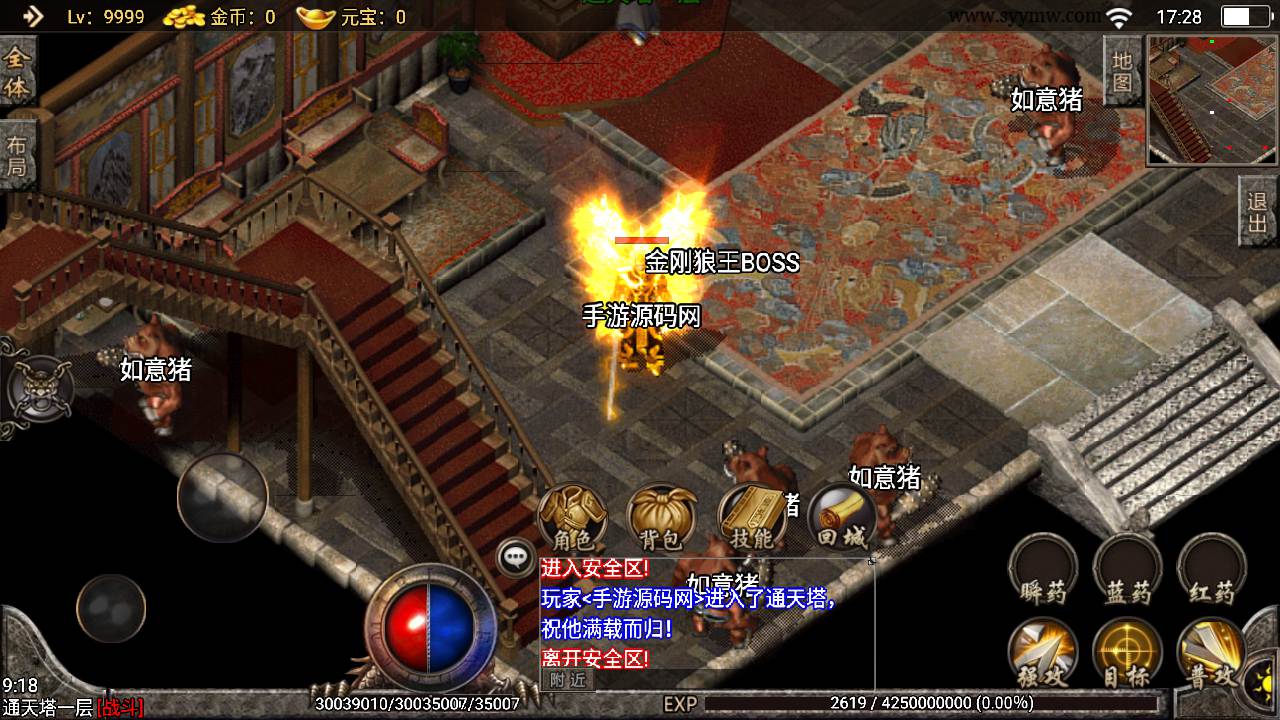Open the 背包 backpack

click(x=661, y=518)
